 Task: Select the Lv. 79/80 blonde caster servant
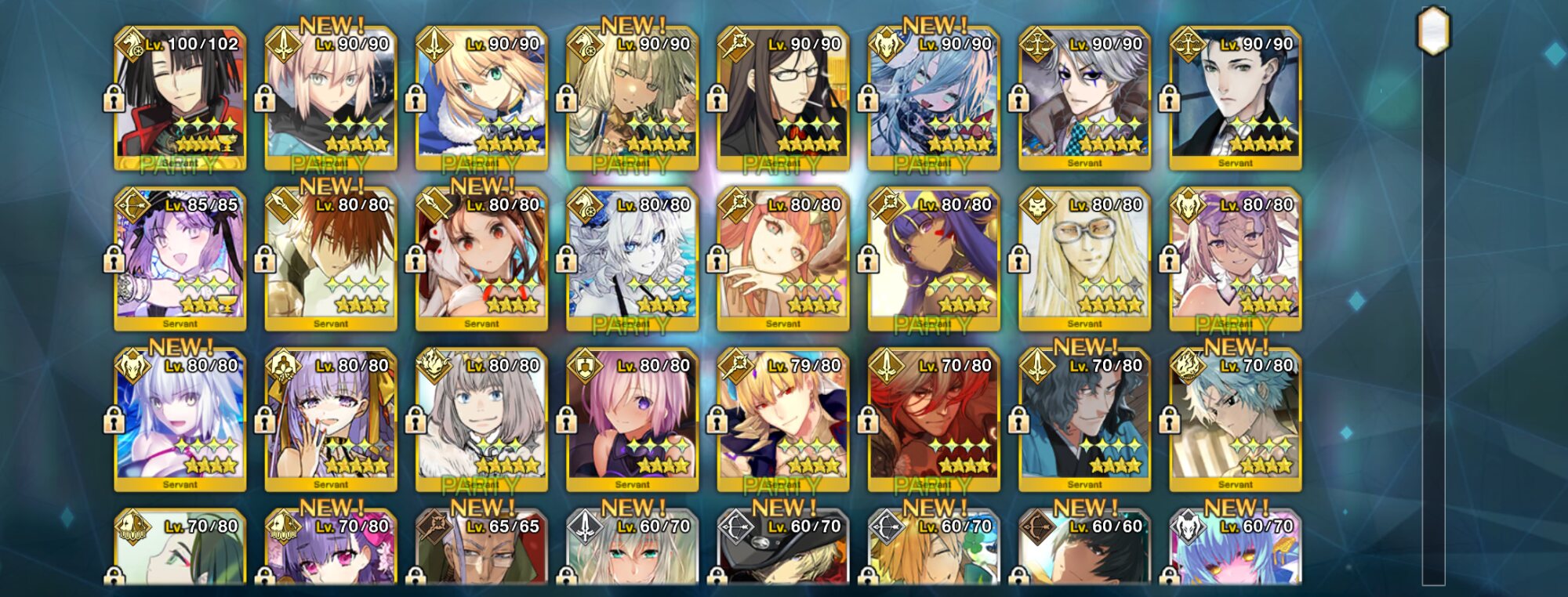pos(783,419)
